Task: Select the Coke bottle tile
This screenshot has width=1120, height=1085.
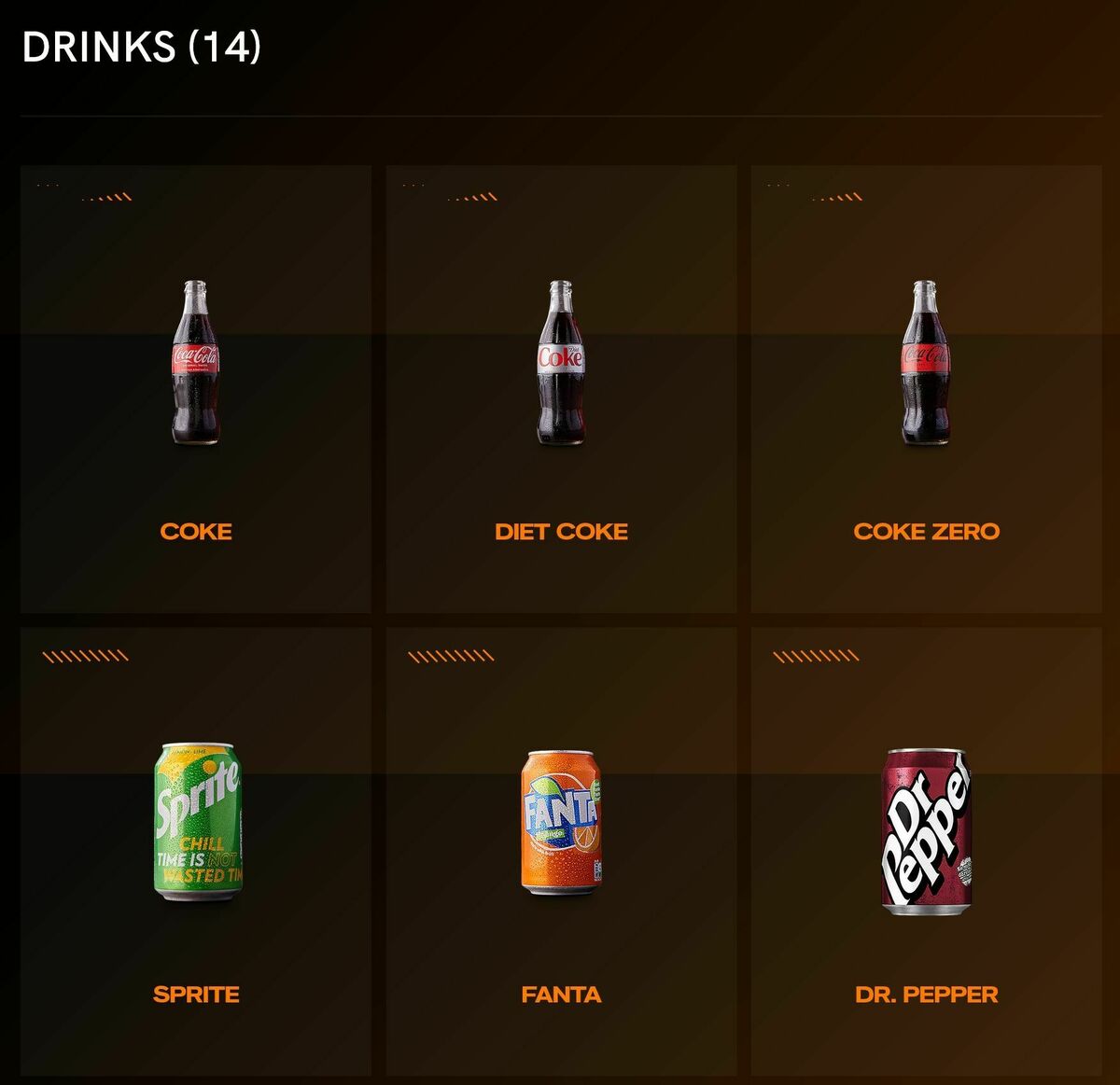Action: [196, 389]
